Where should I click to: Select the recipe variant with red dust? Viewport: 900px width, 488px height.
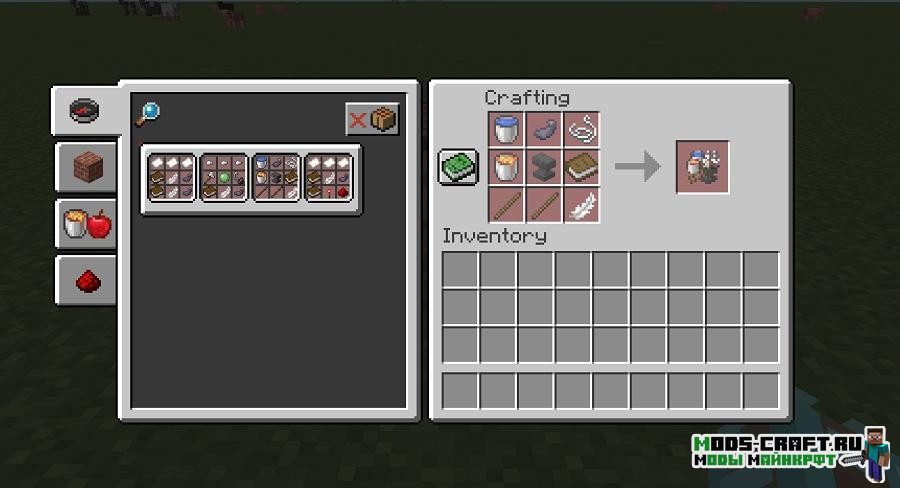coord(331,178)
